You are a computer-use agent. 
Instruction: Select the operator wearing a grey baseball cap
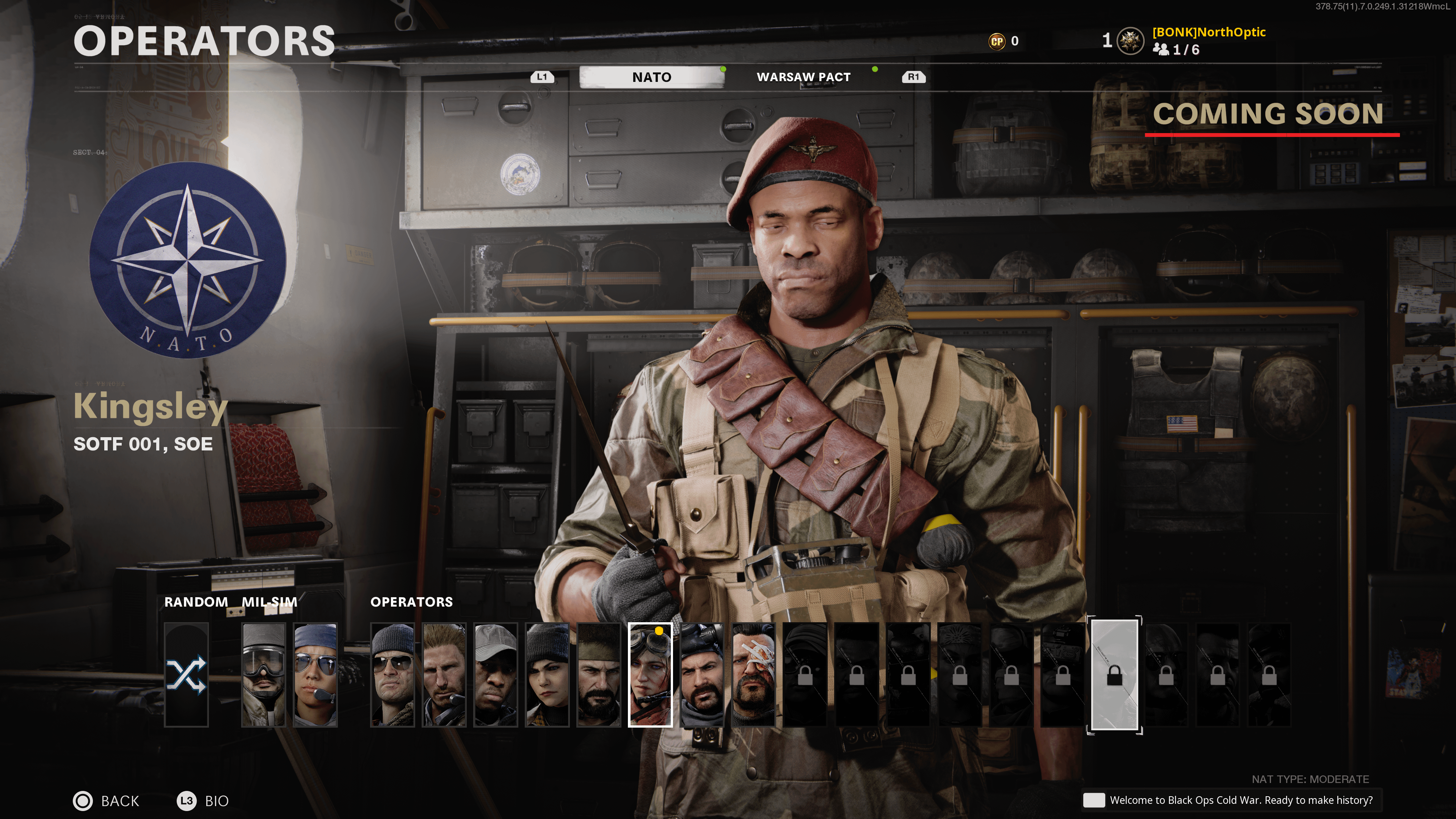tap(496, 674)
